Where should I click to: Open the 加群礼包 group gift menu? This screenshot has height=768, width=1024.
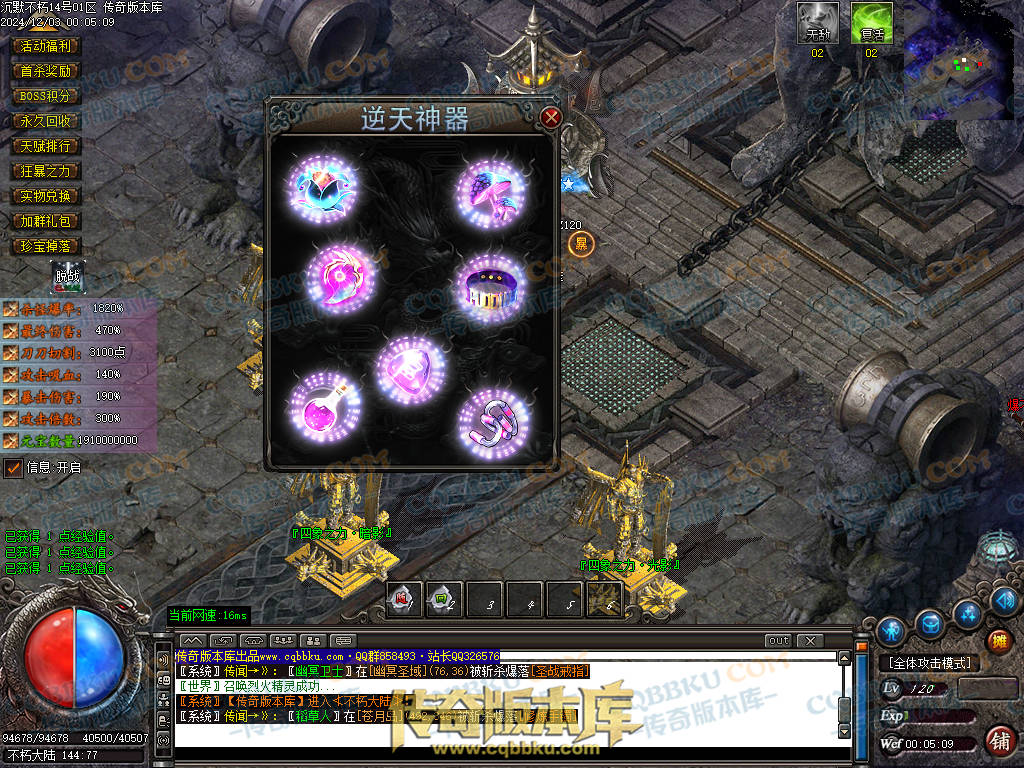(46, 221)
